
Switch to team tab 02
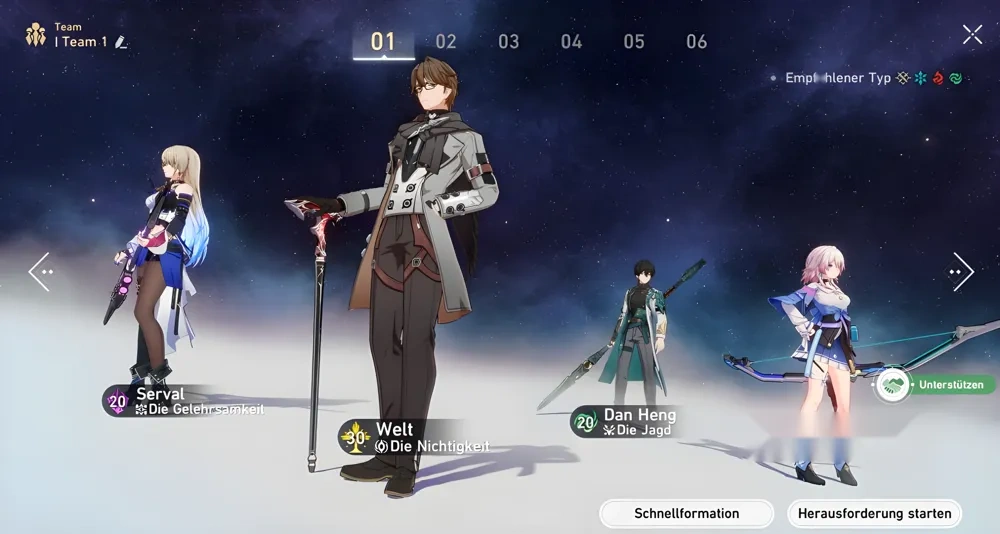446,41
